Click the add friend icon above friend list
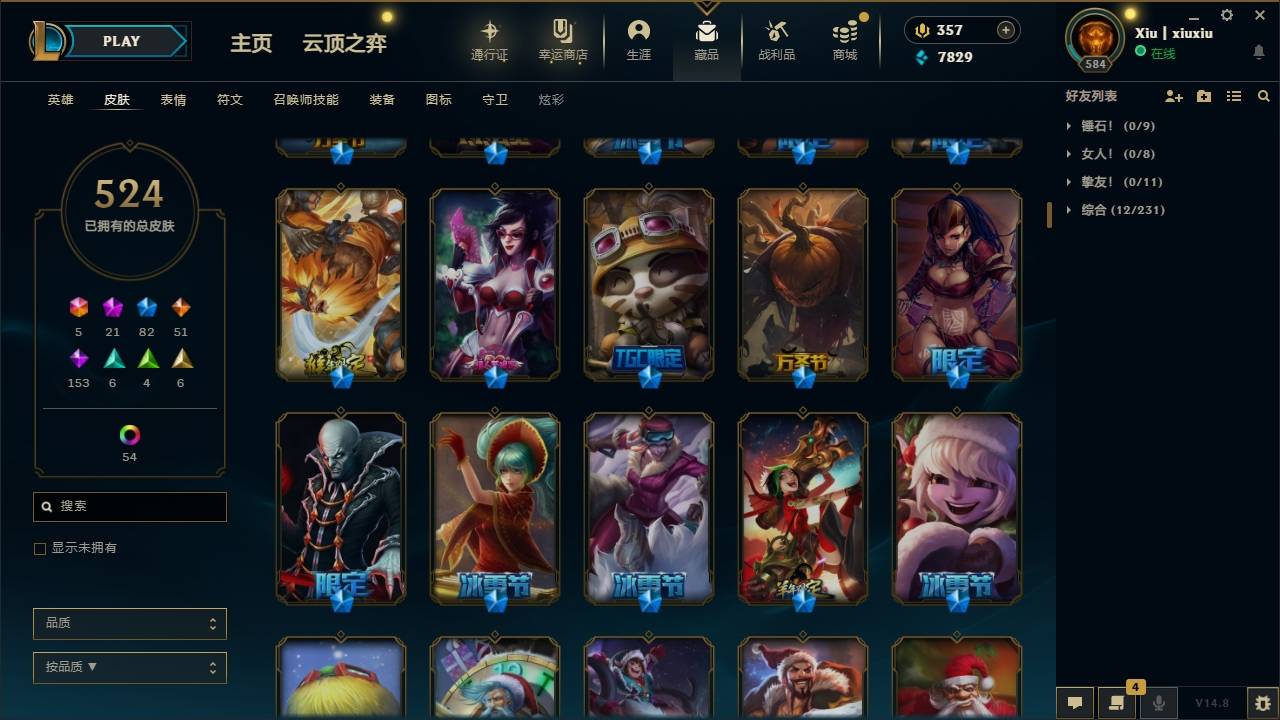 tap(1172, 95)
